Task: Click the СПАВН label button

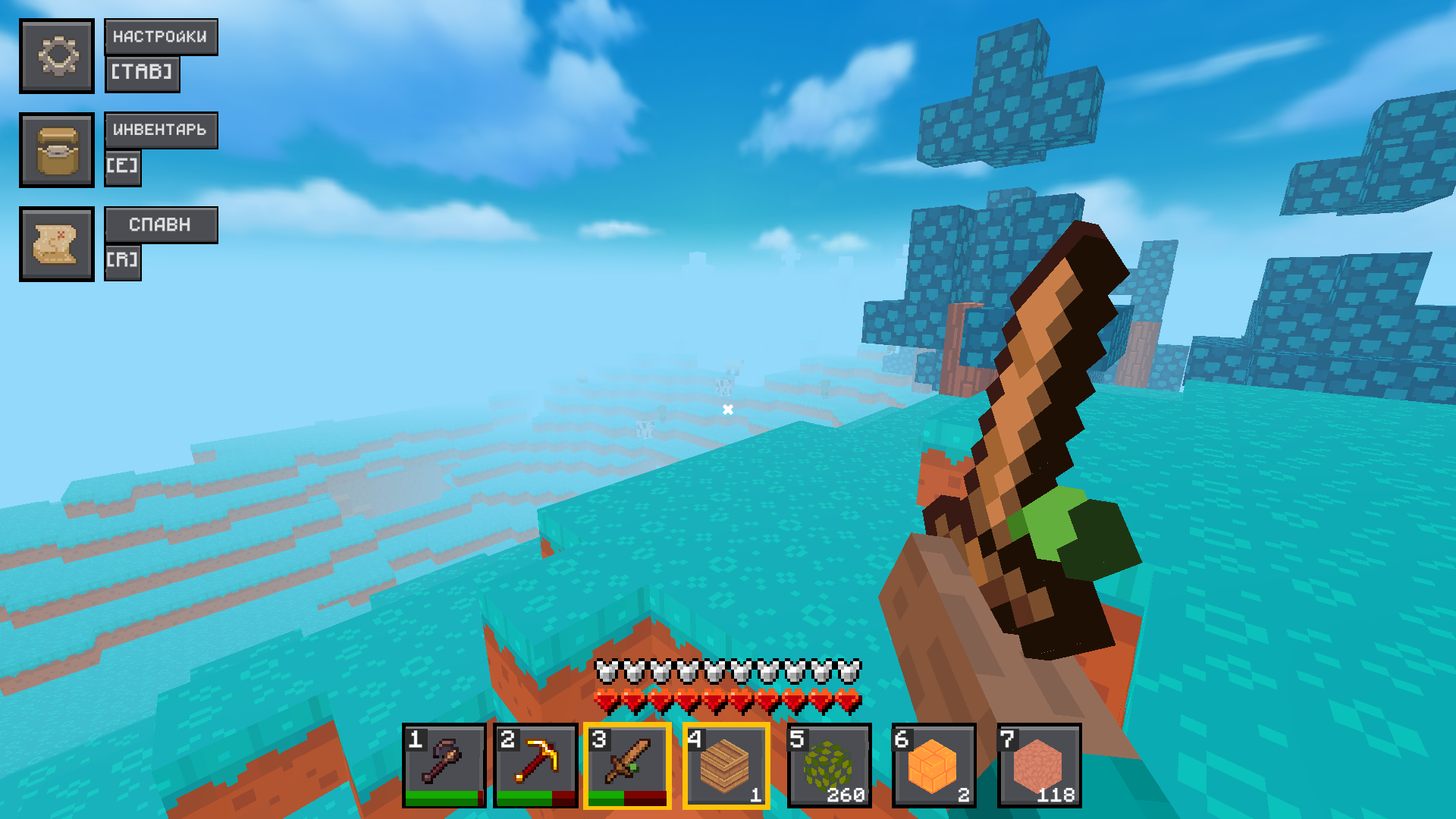Action: click(160, 224)
